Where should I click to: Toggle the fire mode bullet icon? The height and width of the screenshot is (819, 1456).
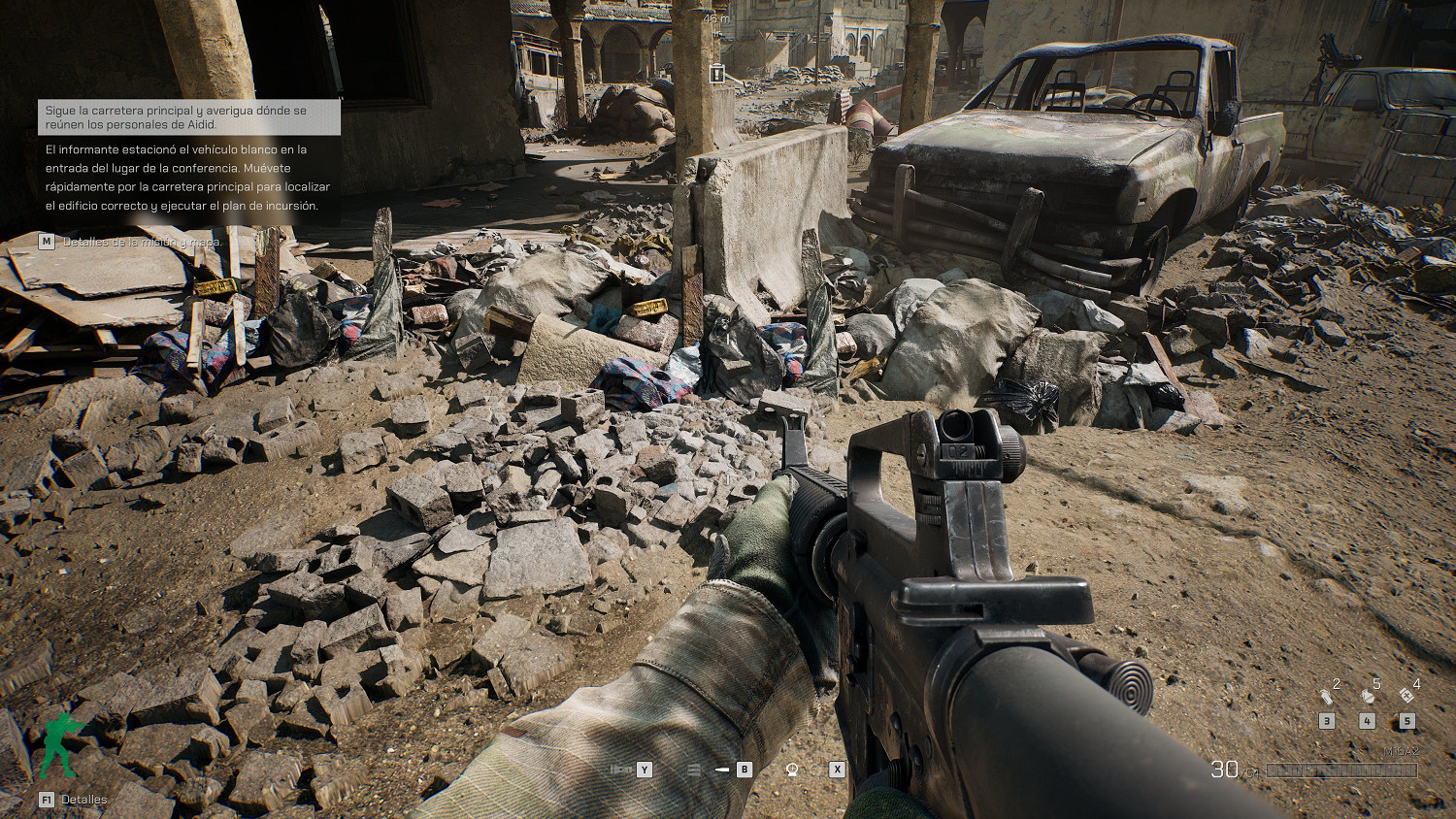(x=722, y=770)
